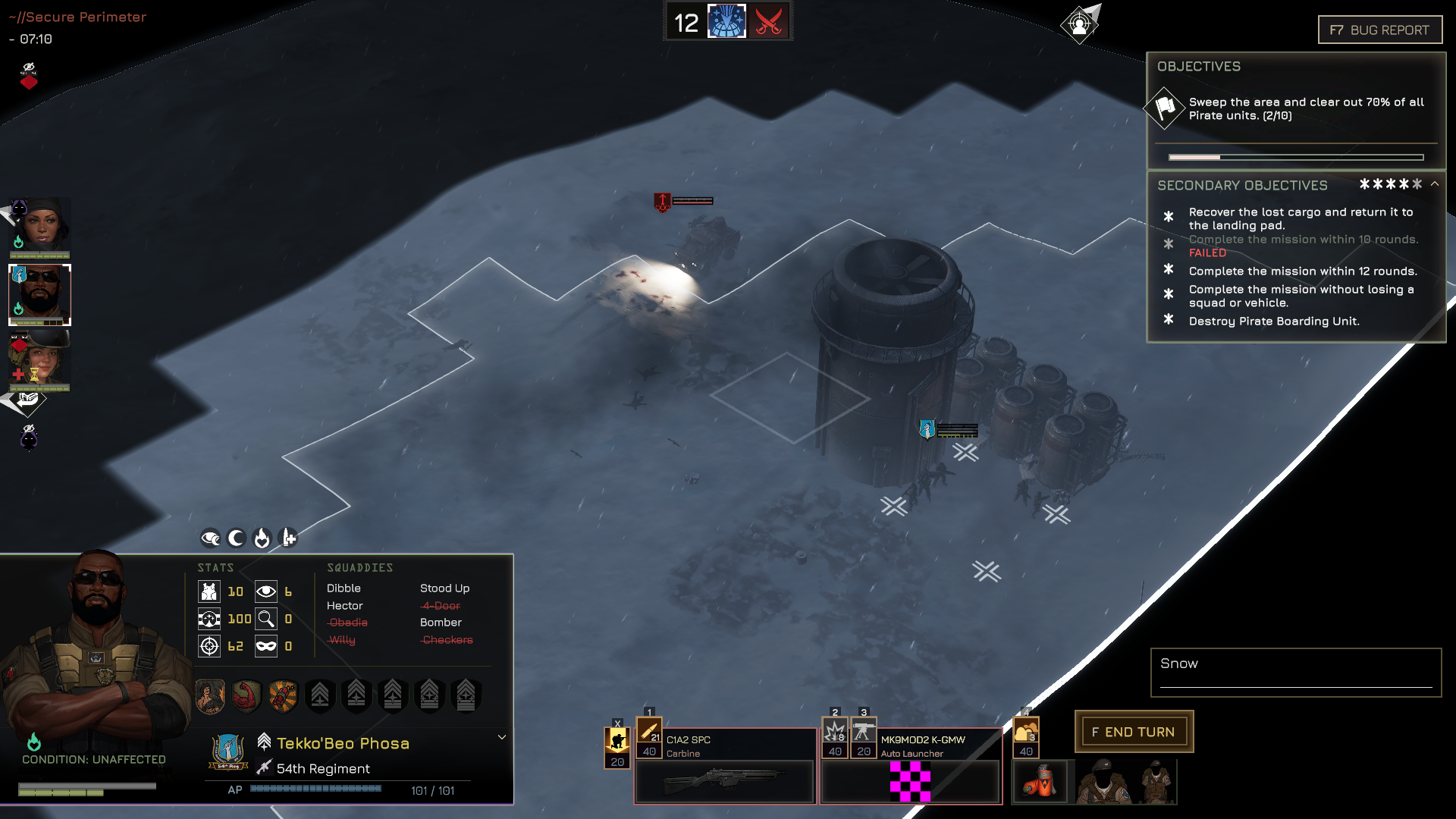Select the helmeted woman squad portrait
The width and height of the screenshot is (1456, 819).
click(40, 359)
